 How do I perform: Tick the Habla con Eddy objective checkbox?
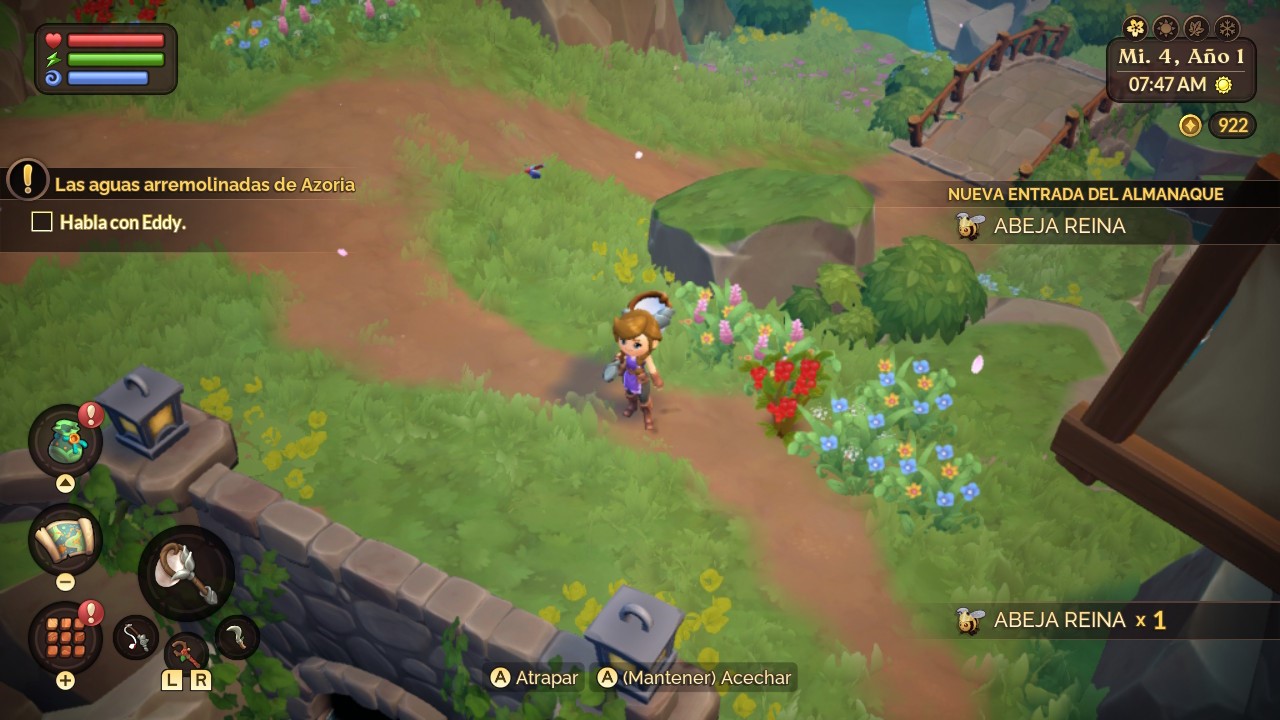click(42, 222)
